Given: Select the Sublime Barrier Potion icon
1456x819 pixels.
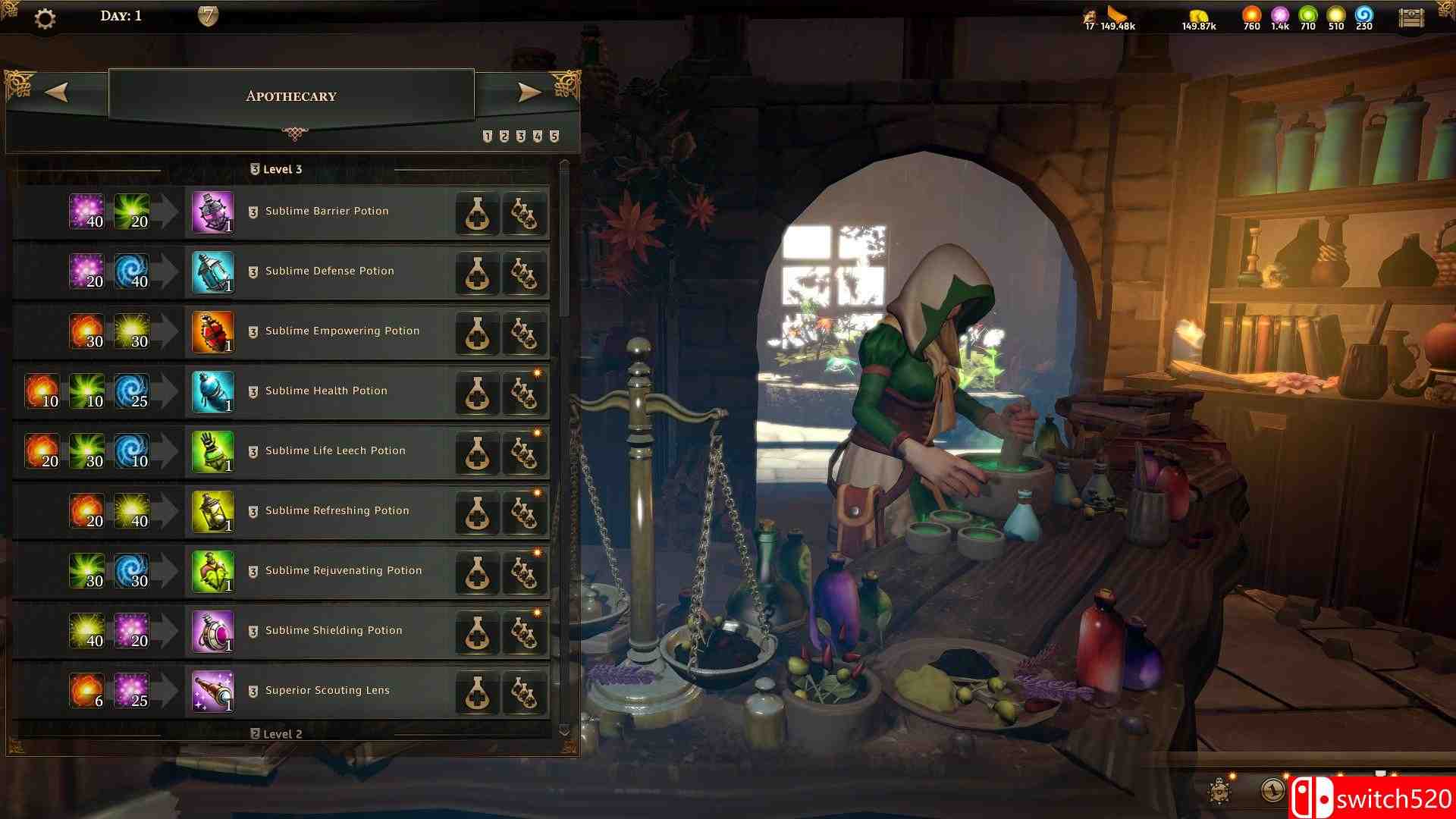Looking at the screenshot, I should [x=212, y=213].
